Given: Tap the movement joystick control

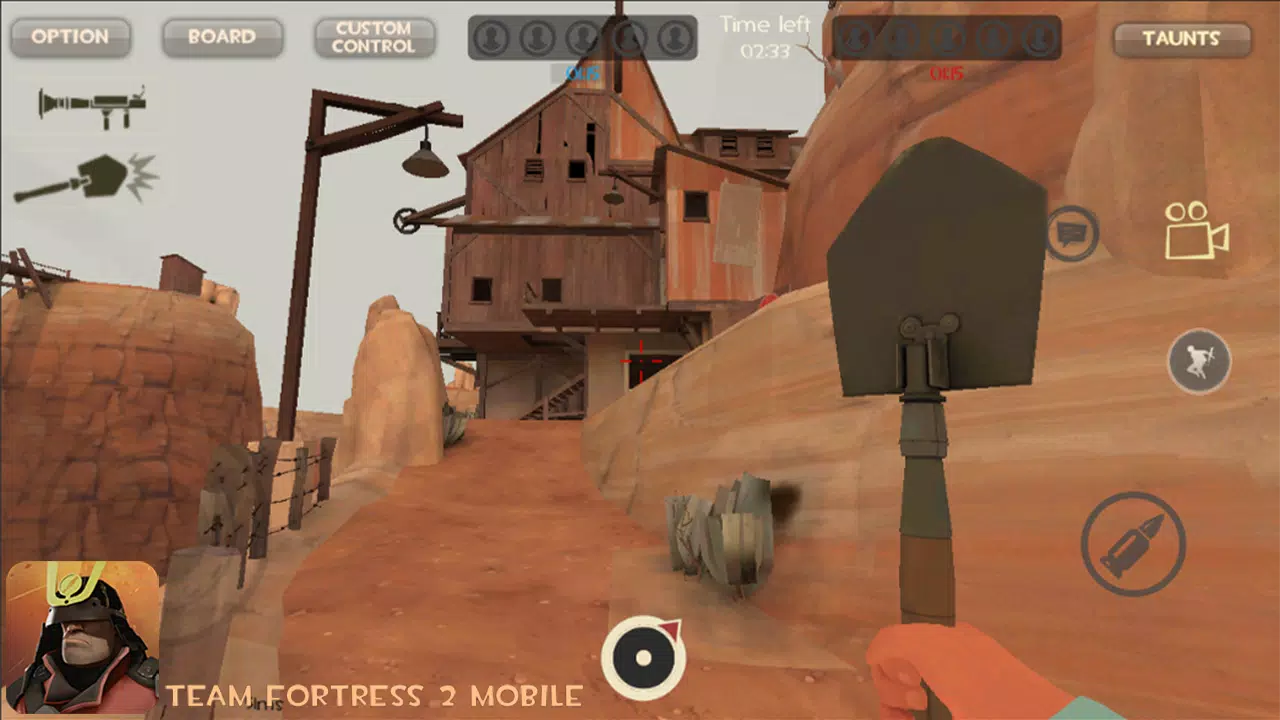Looking at the screenshot, I should (x=645, y=655).
